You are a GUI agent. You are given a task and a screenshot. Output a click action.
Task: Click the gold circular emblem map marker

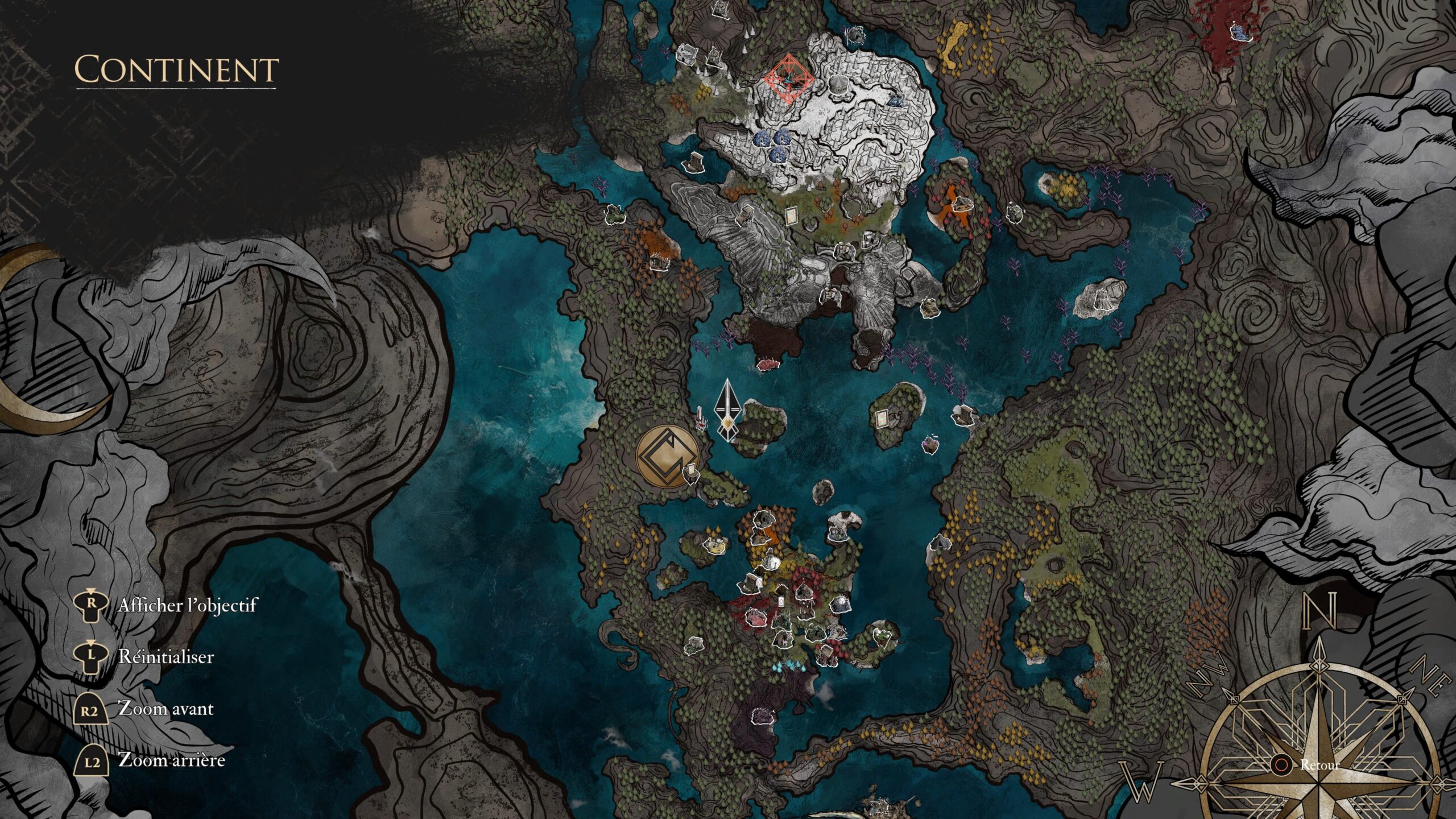click(x=668, y=456)
